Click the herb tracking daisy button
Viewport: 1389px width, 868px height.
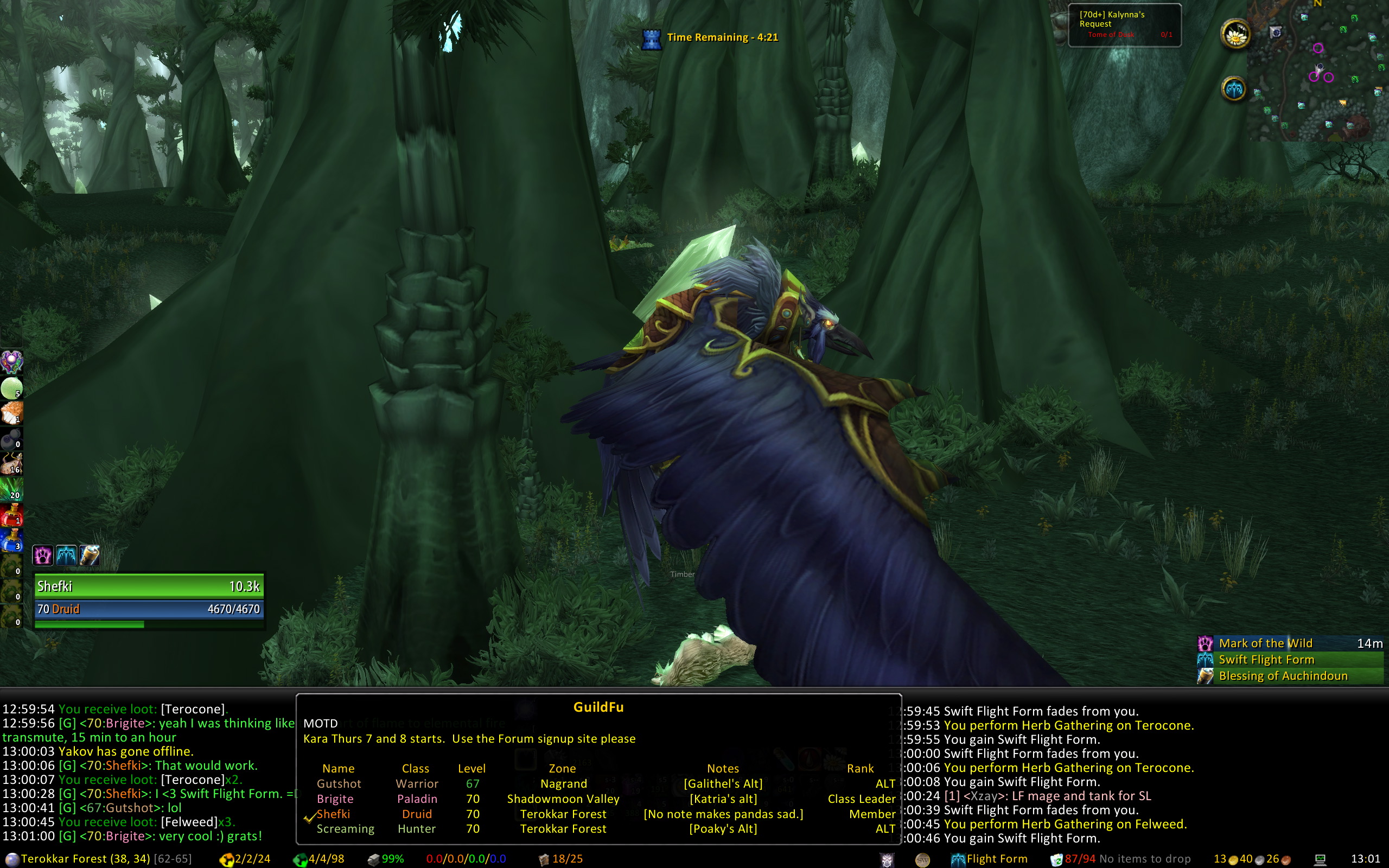(x=1235, y=36)
